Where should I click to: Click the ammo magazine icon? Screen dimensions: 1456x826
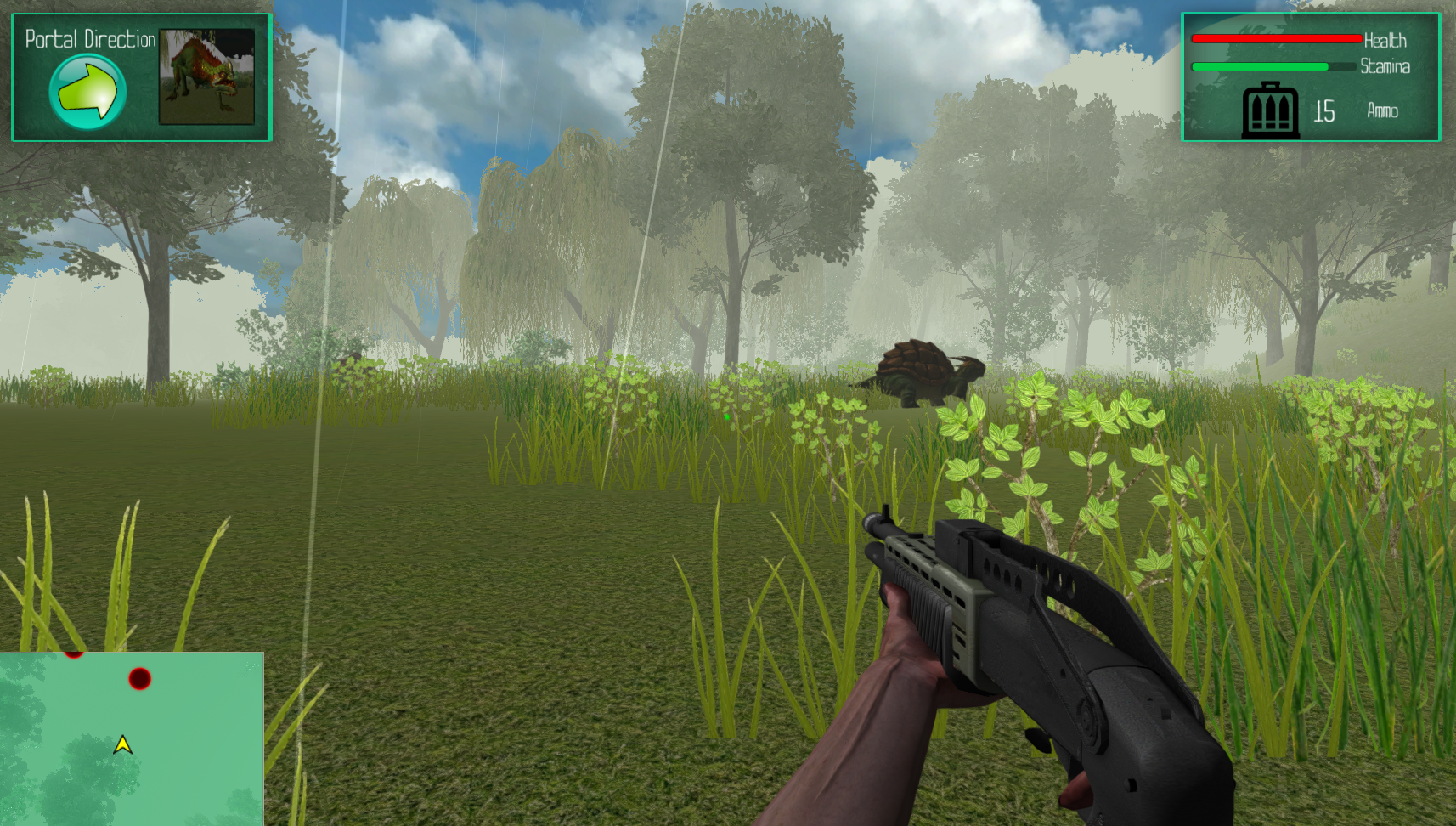[1270, 110]
